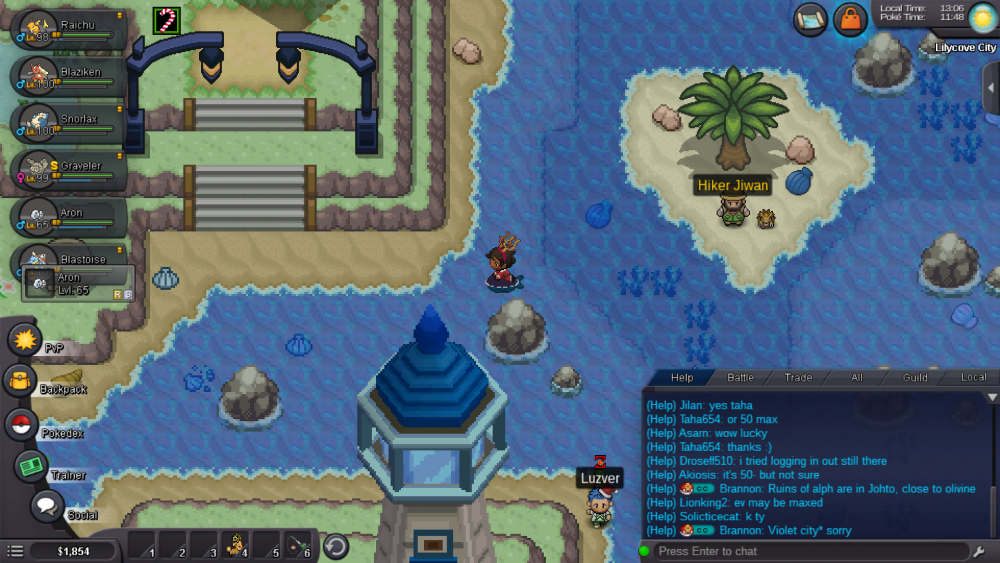The image size is (1000, 563).
Task: Open the world map scroll icon
Action: pyautogui.click(x=811, y=19)
